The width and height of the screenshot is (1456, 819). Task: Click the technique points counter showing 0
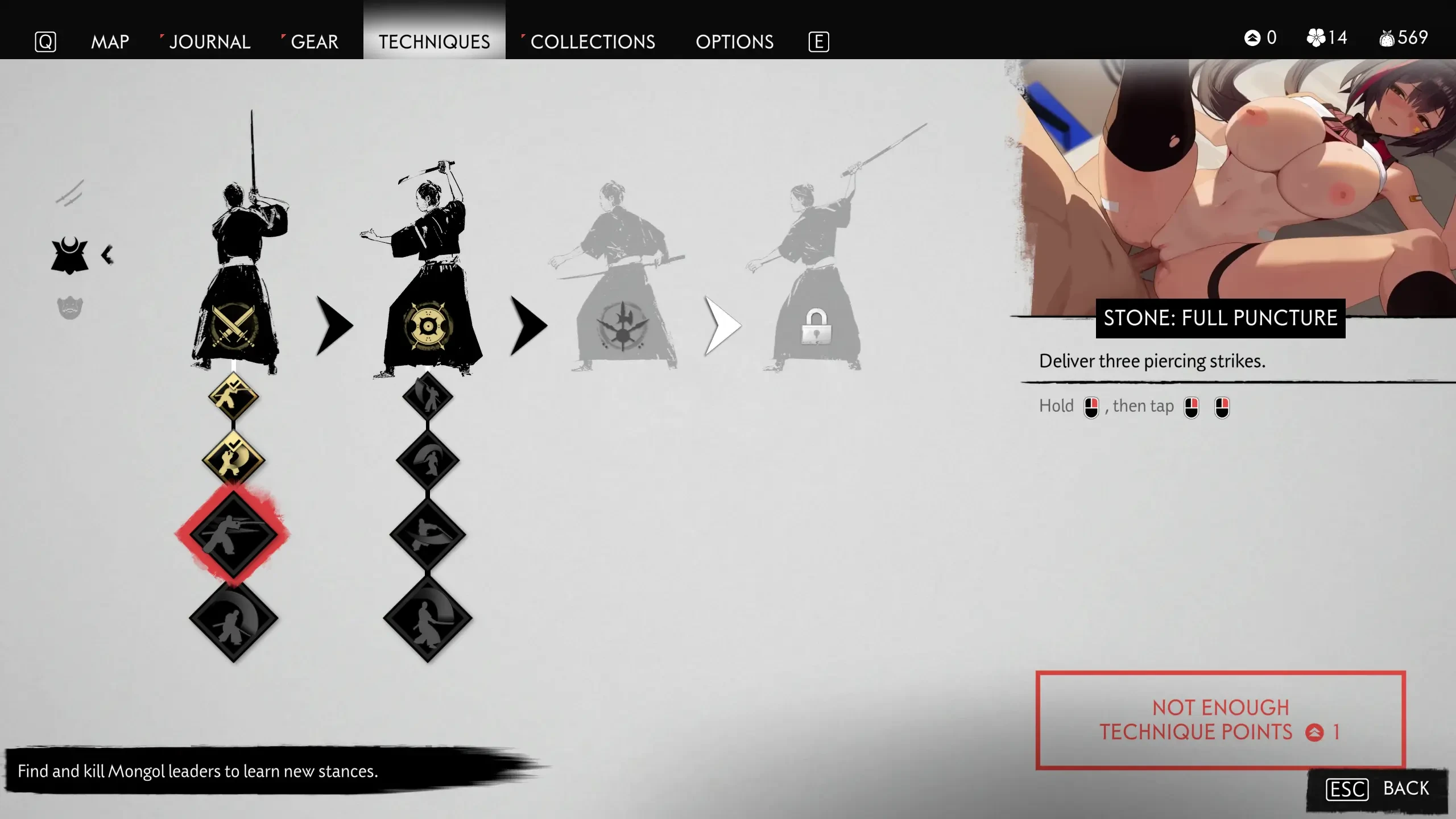(1260, 38)
